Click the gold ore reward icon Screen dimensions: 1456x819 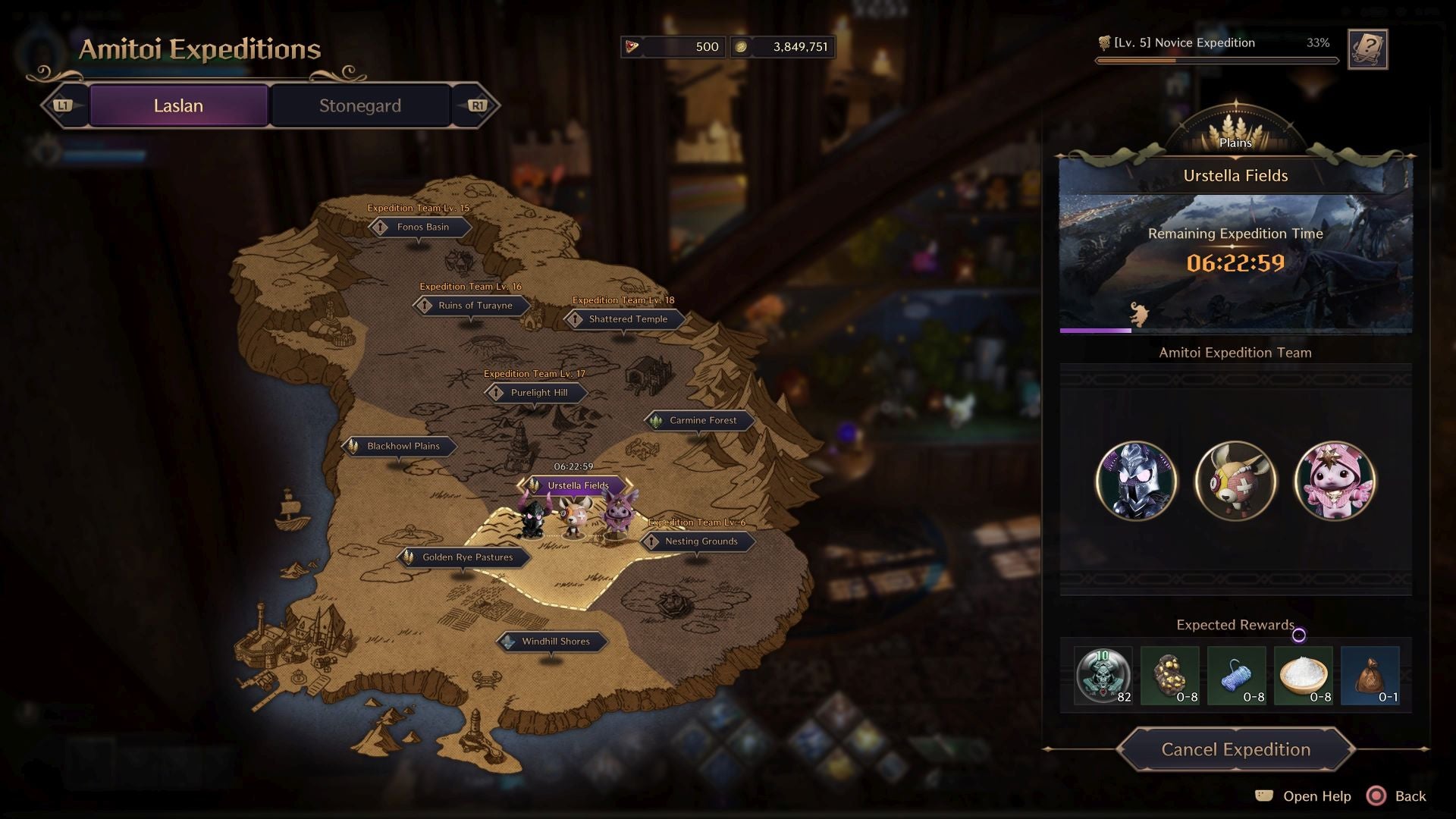(1170, 676)
